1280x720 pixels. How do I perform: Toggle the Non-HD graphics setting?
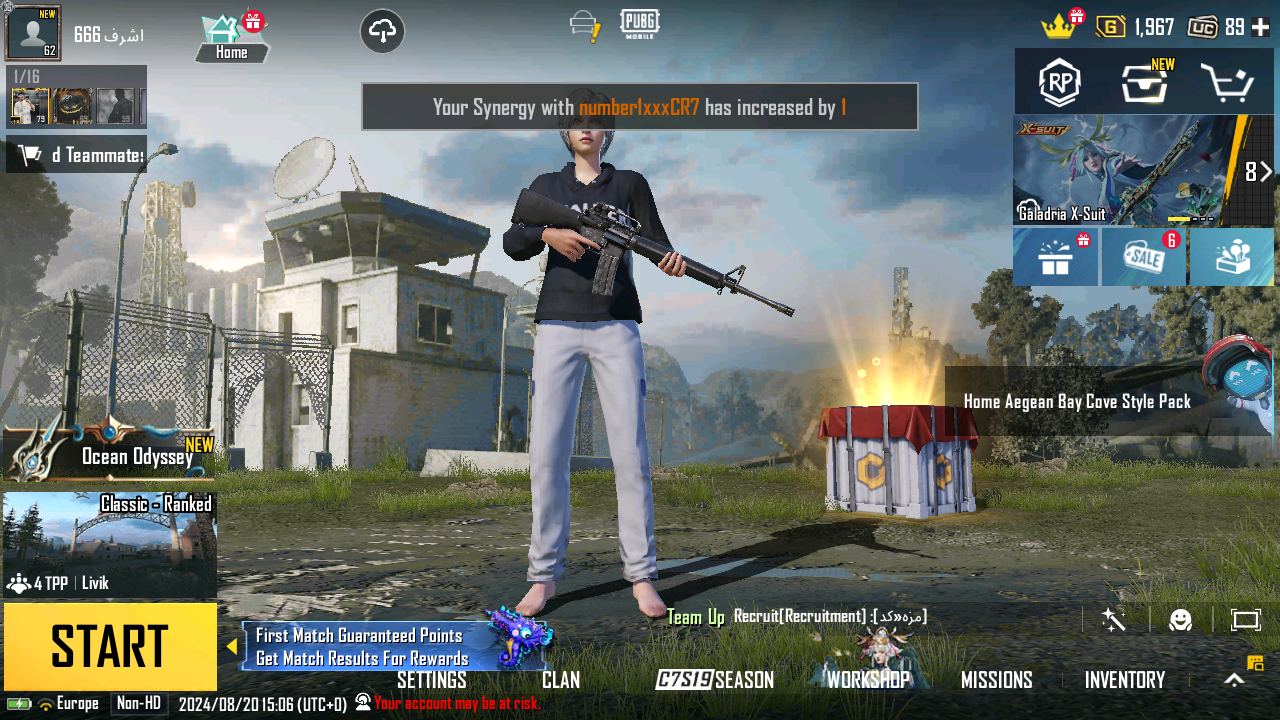[x=139, y=703]
